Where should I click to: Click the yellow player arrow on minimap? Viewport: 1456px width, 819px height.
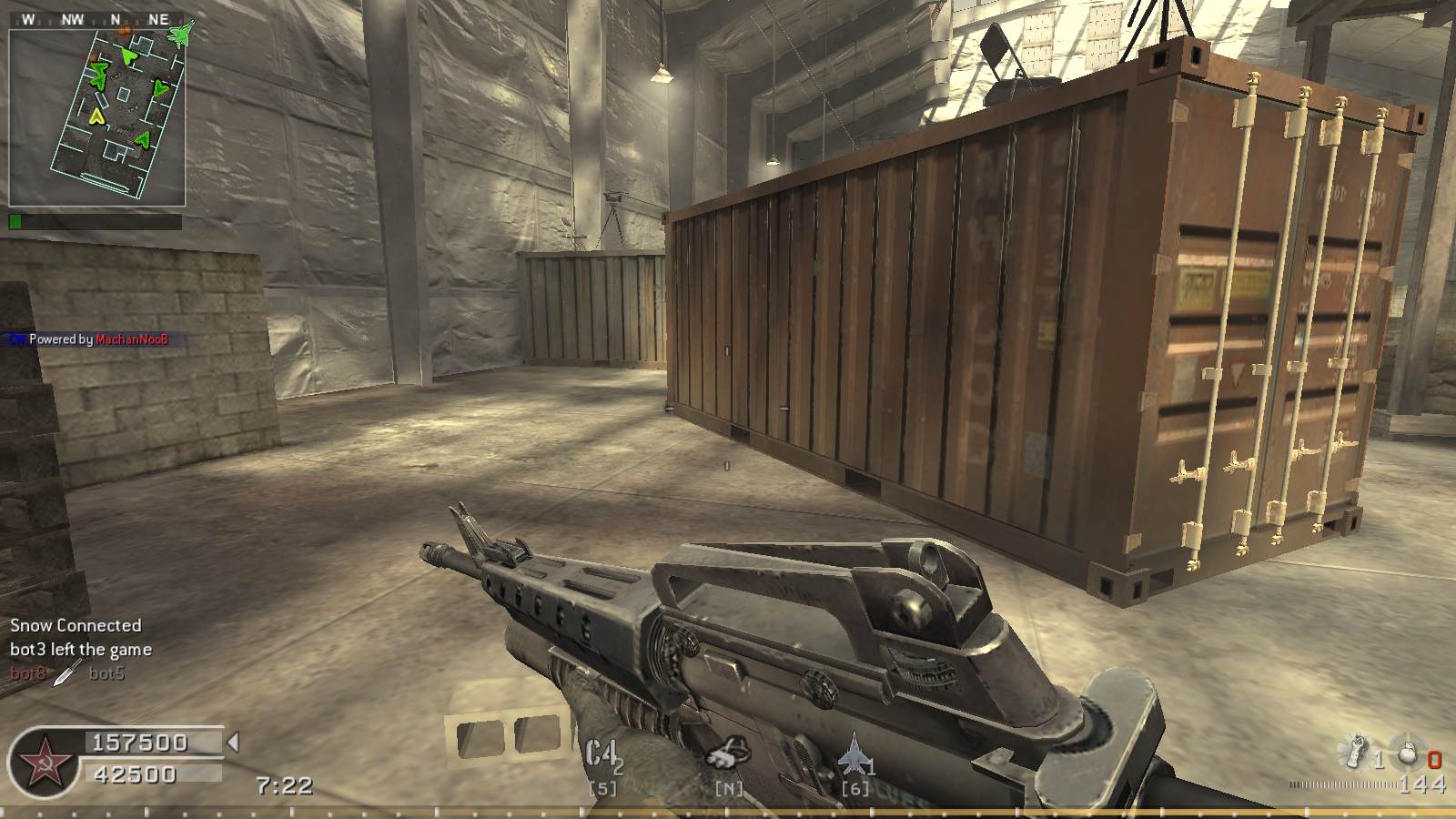point(96,116)
